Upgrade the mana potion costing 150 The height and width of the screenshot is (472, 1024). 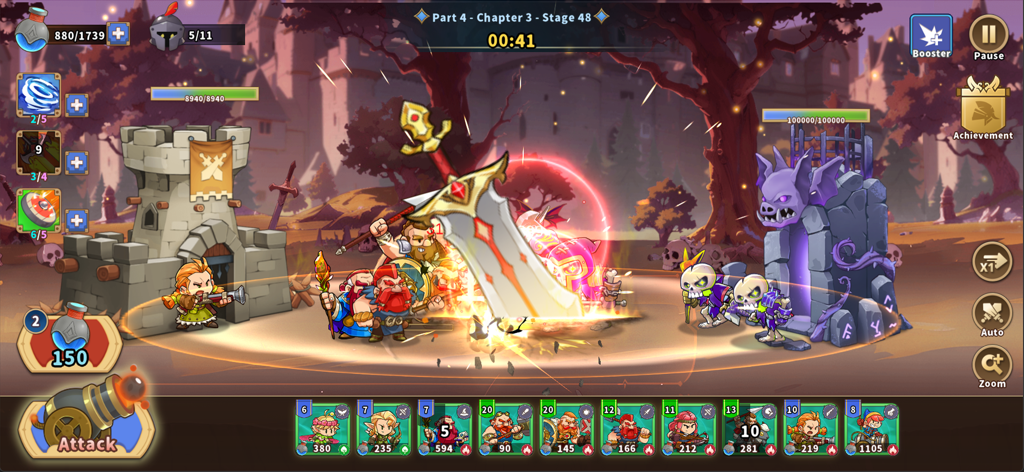(70, 342)
